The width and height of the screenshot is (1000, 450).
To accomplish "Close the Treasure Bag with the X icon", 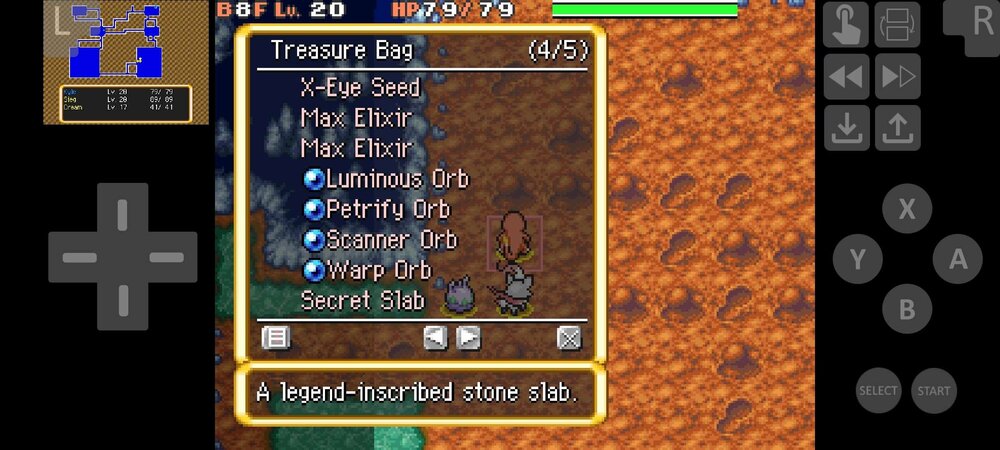I will (569, 338).
